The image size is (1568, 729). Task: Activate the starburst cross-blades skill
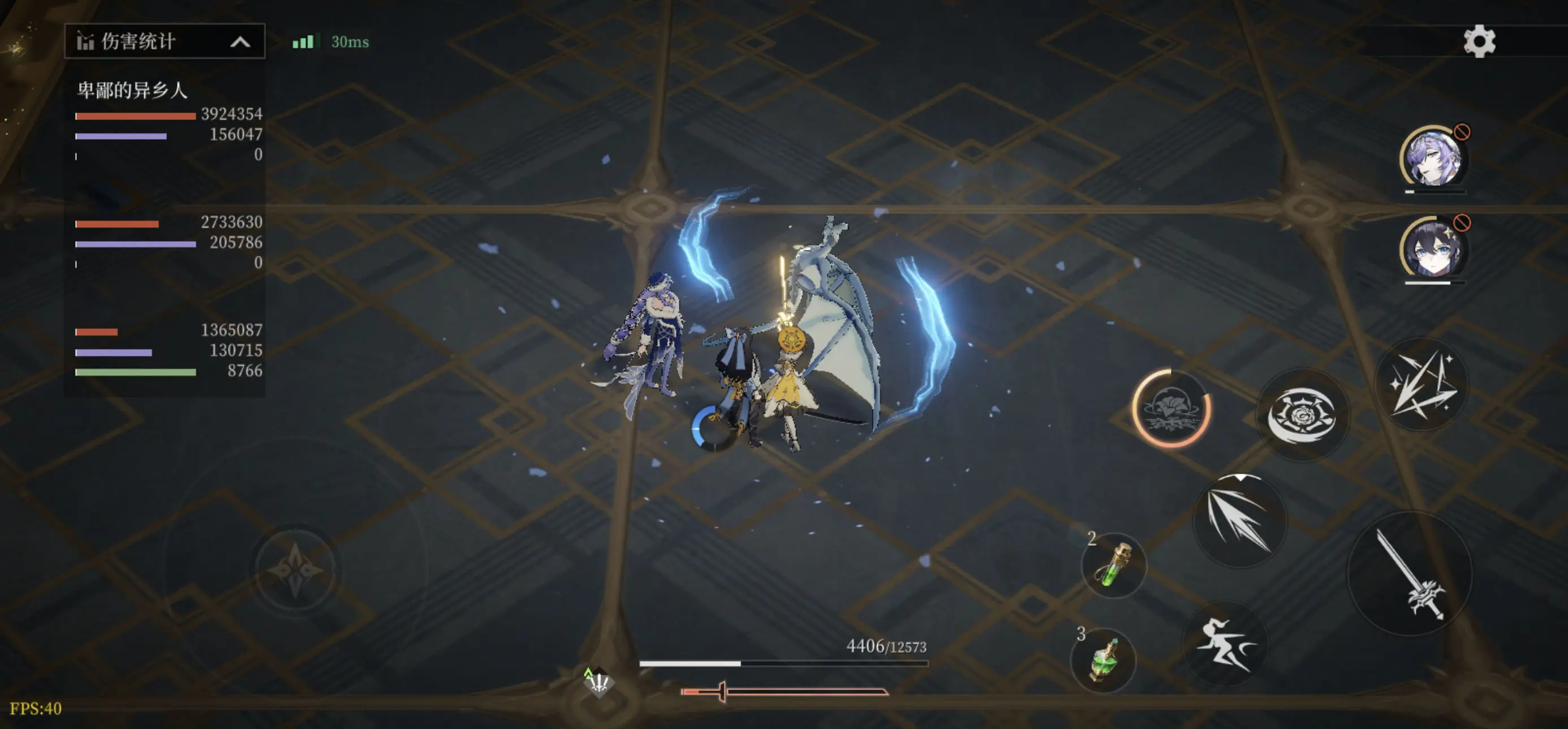1421,385
